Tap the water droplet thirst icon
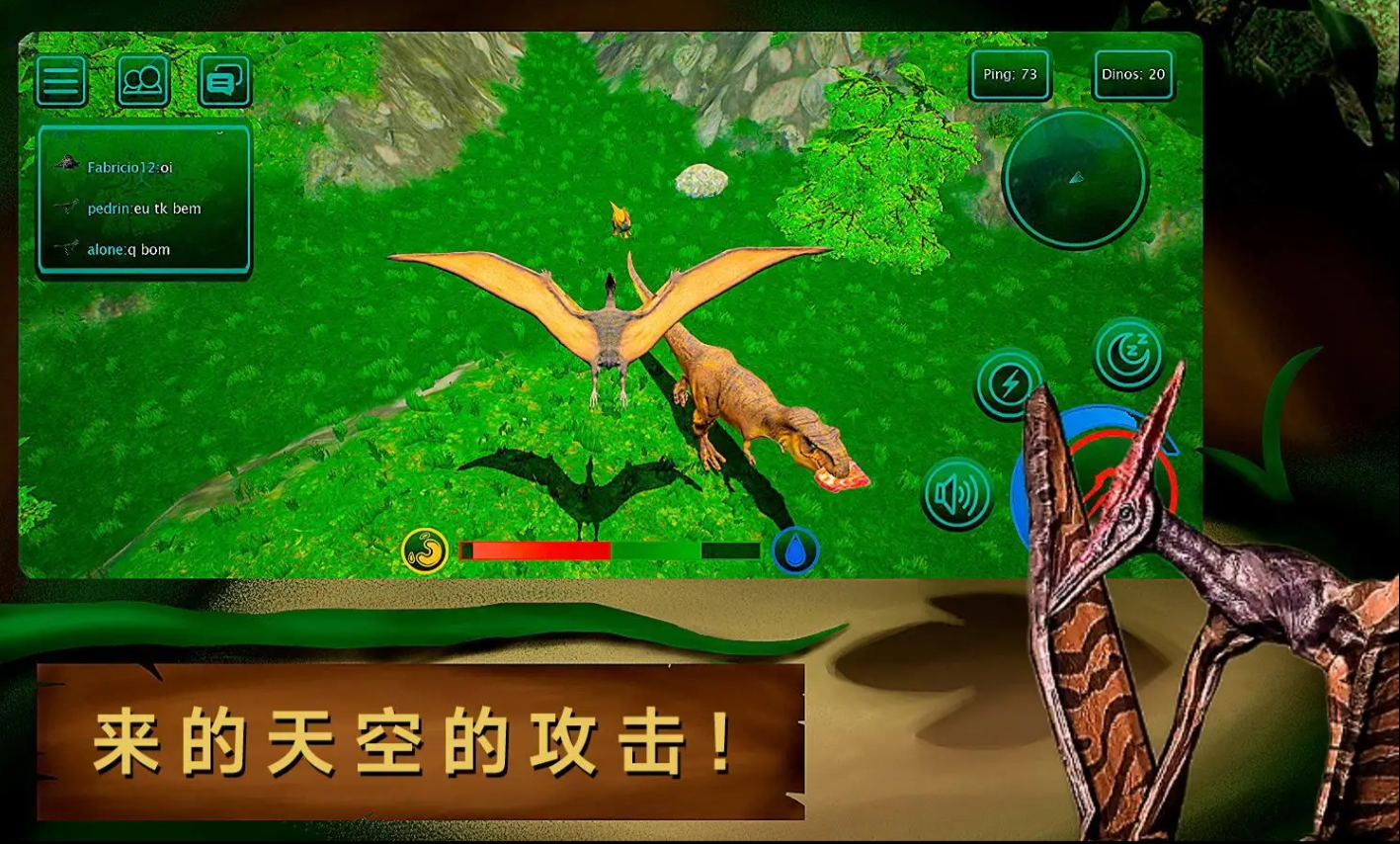 click(796, 550)
